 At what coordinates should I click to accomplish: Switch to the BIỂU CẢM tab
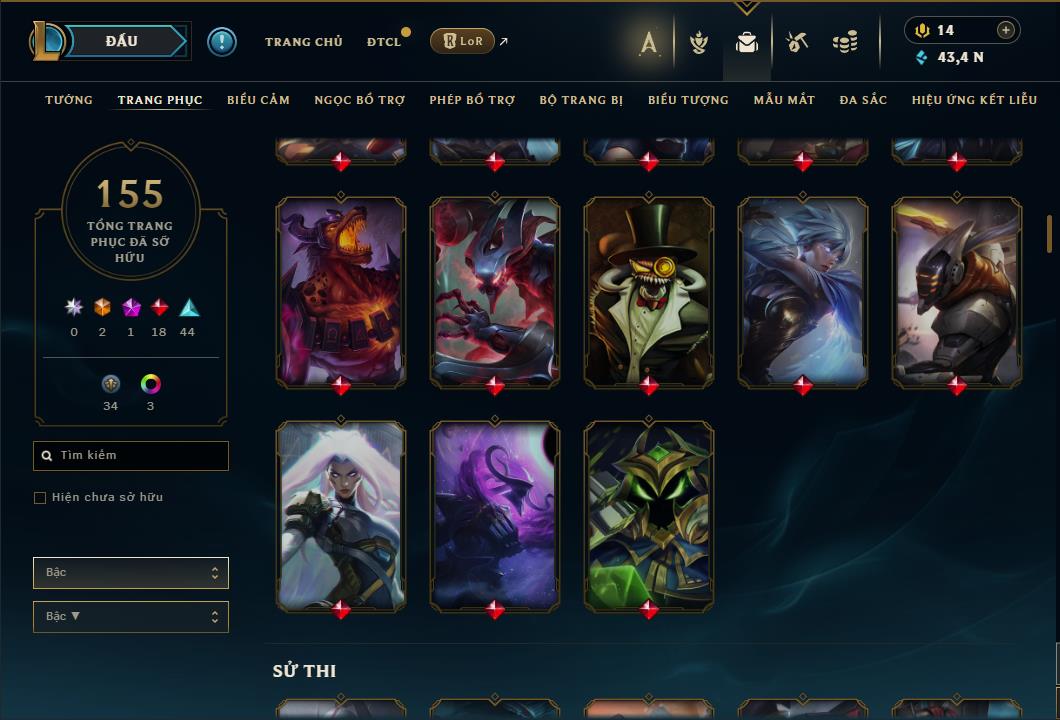[258, 100]
